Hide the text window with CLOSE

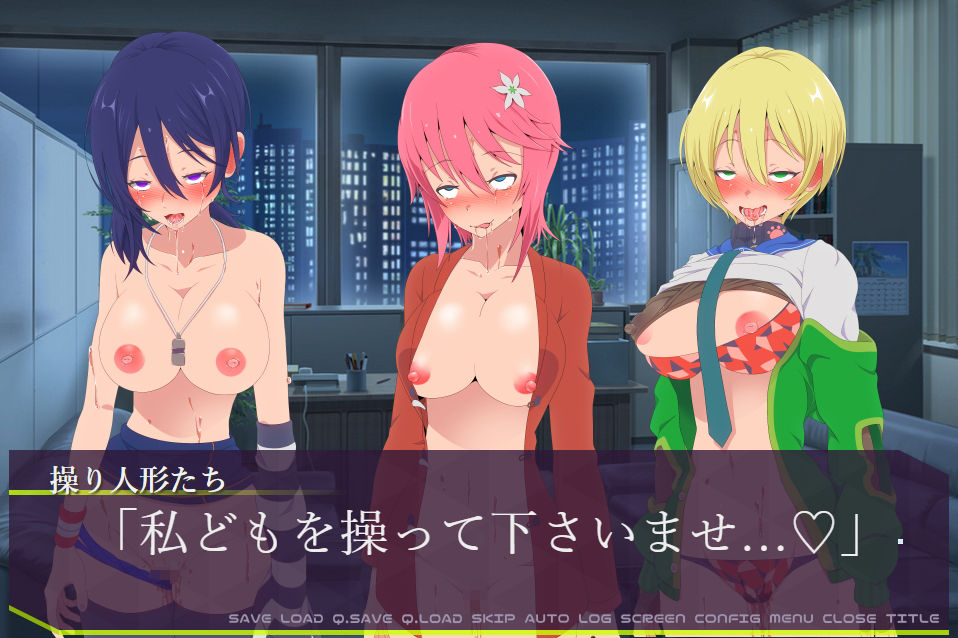coord(850,618)
